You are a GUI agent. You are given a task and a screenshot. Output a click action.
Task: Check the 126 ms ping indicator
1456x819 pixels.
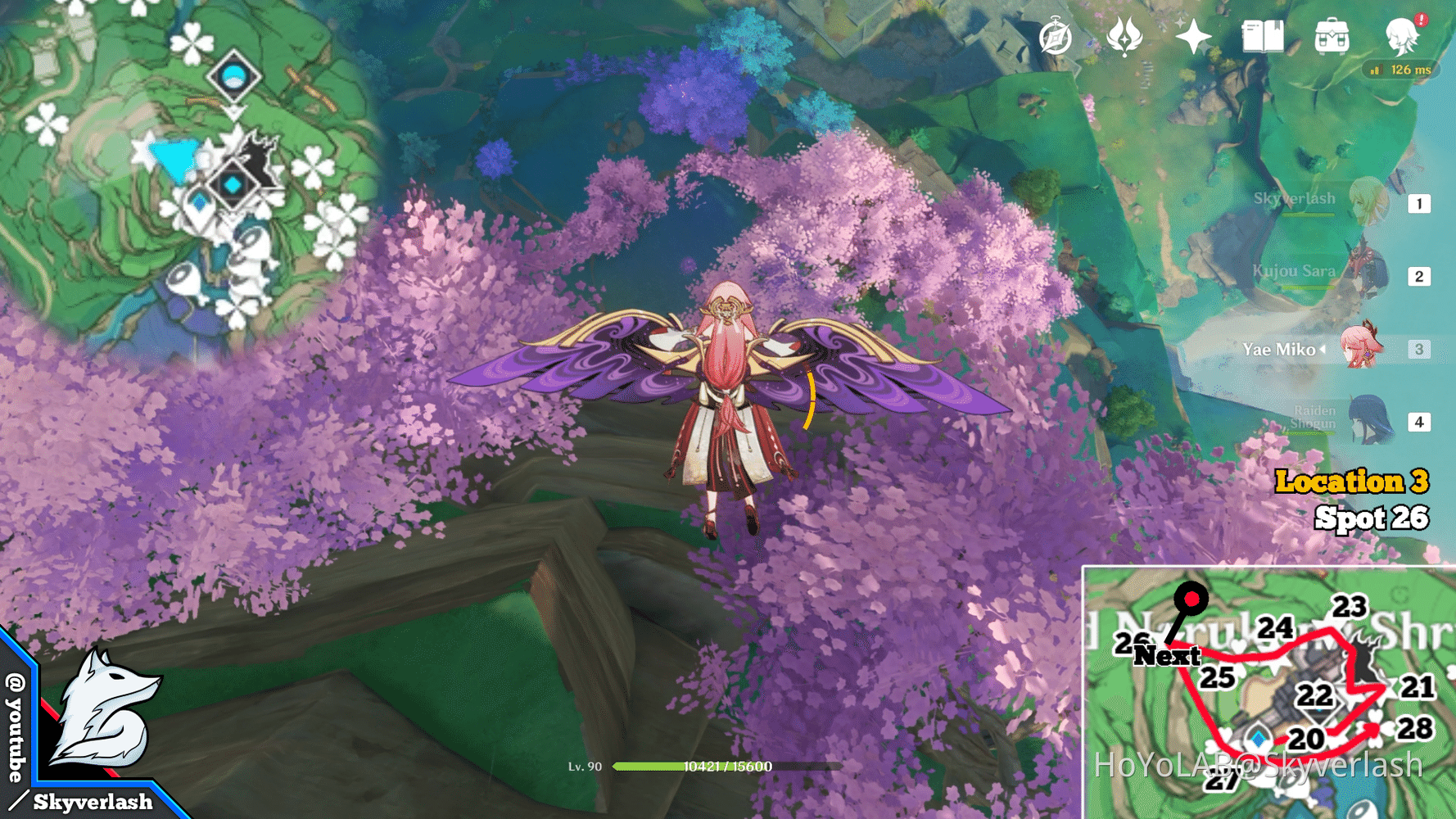1402,70
